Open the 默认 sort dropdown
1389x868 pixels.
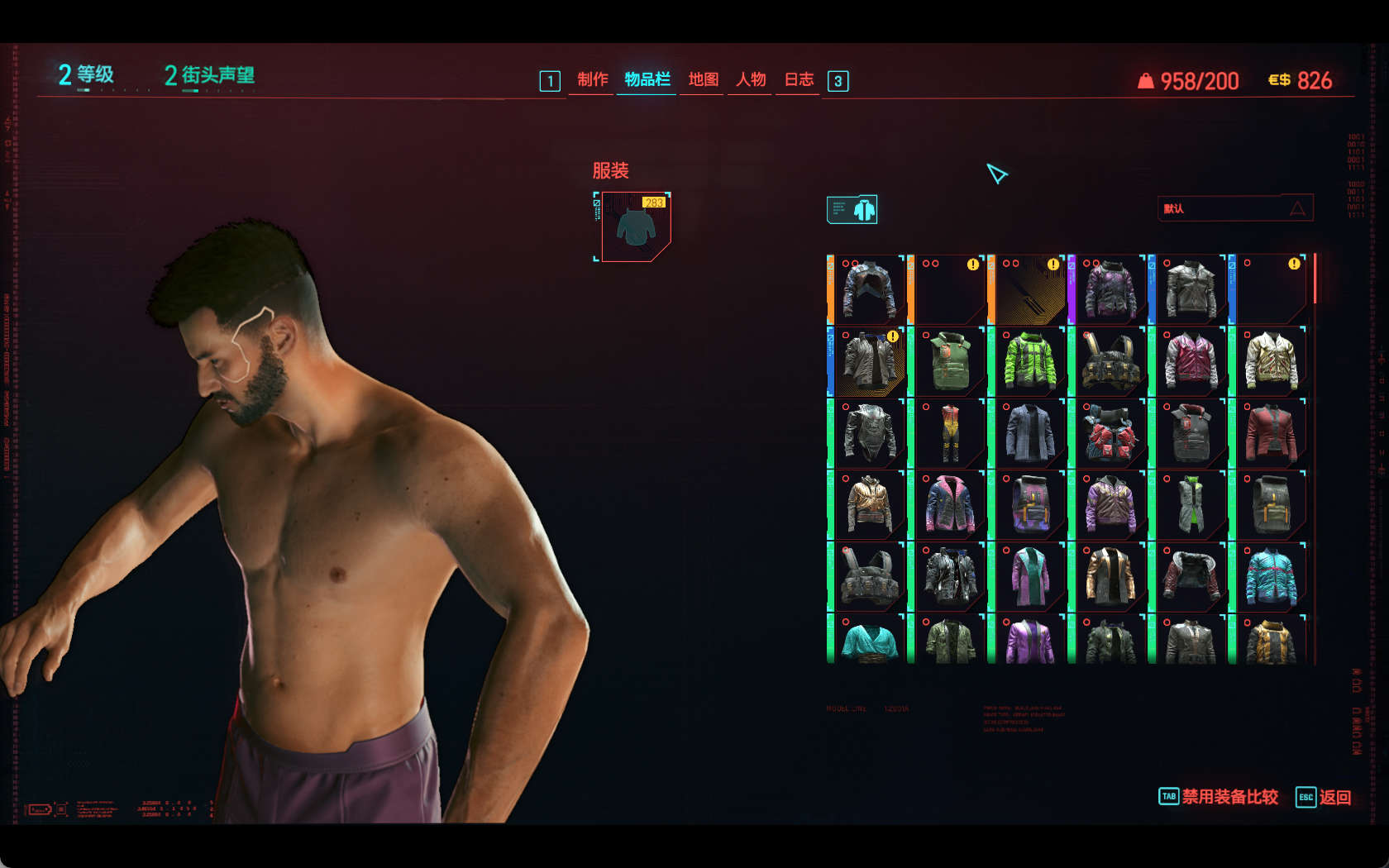pyautogui.click(x=1235, y=208)
